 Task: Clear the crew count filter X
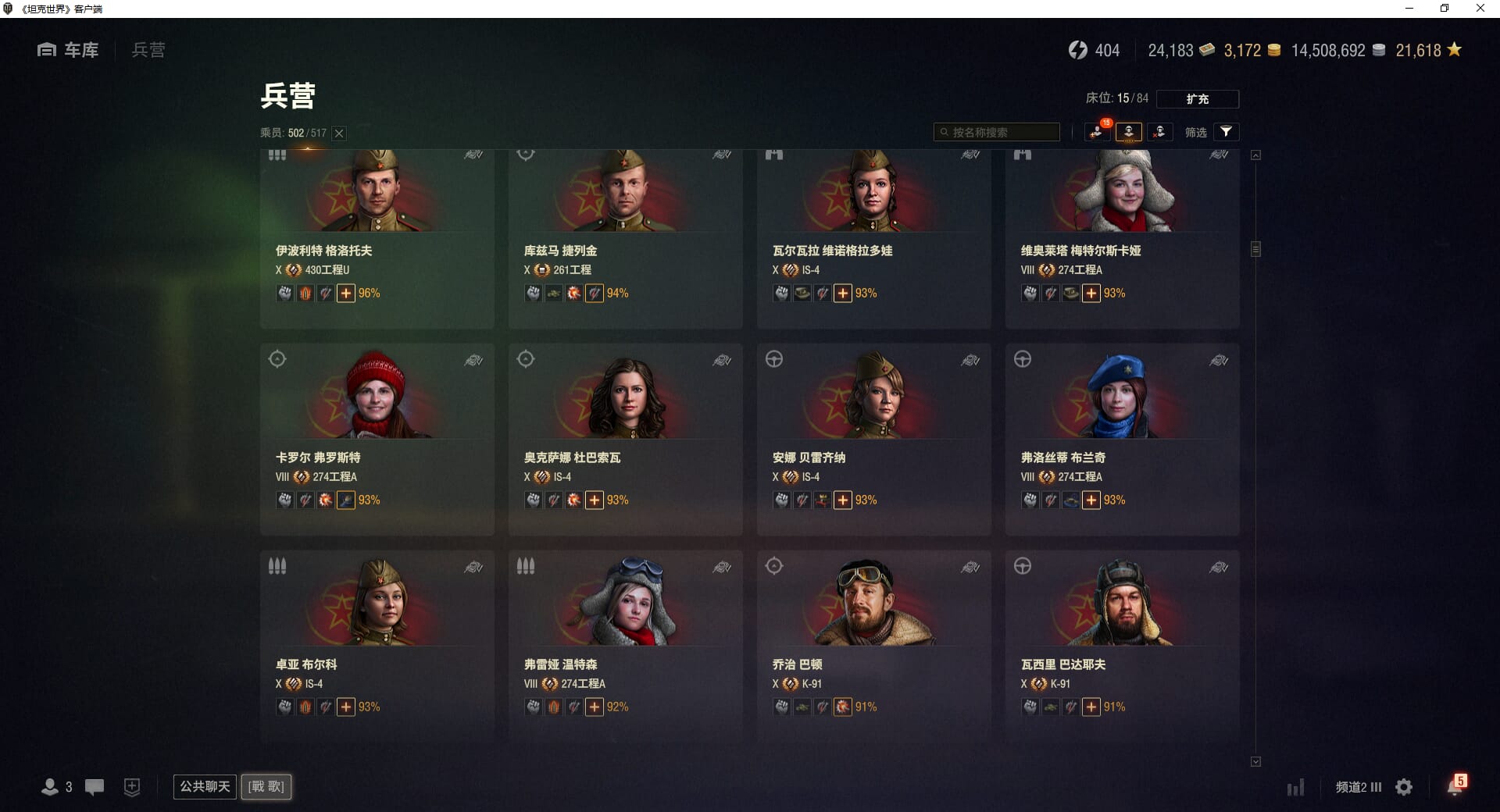coord(339,134)
